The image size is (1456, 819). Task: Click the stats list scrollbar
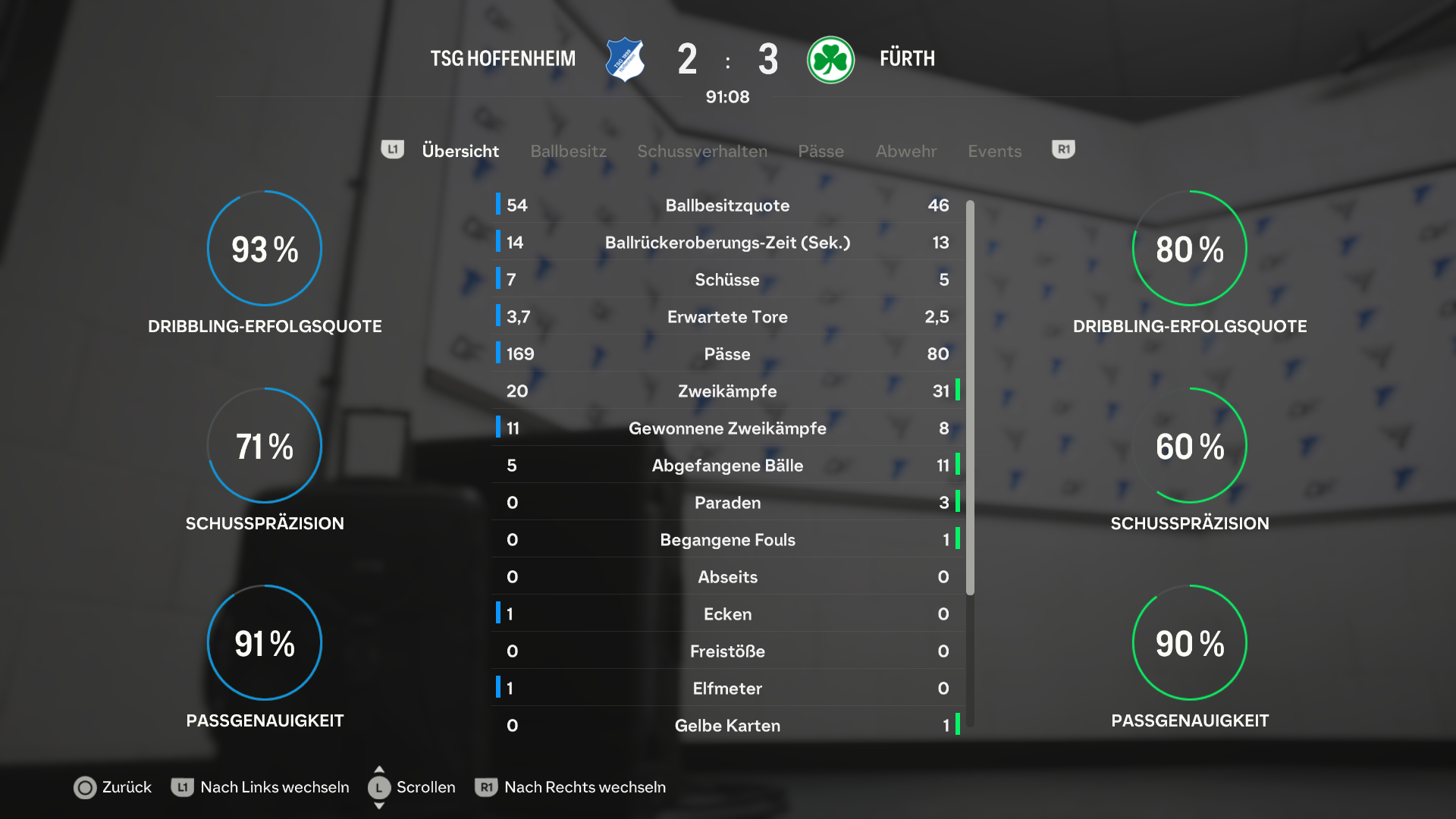(970, 397)
